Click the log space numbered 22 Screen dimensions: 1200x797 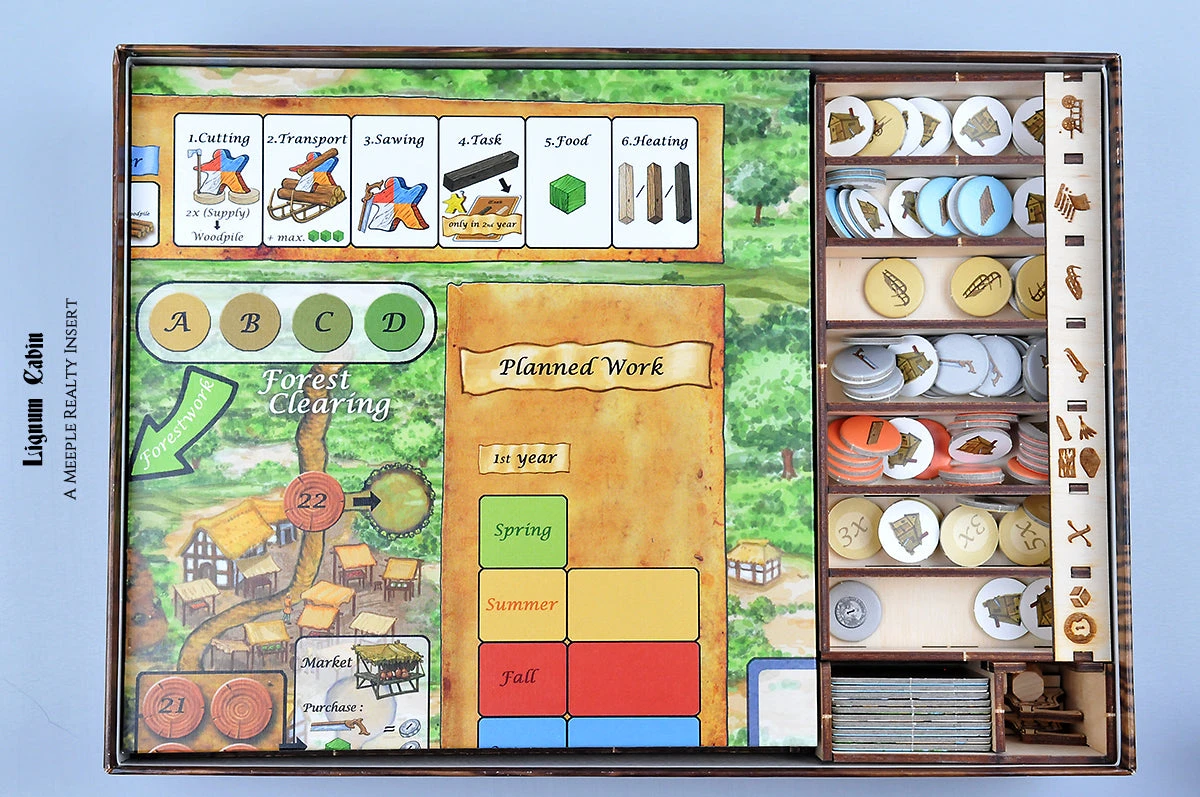[x=313, y=501]
